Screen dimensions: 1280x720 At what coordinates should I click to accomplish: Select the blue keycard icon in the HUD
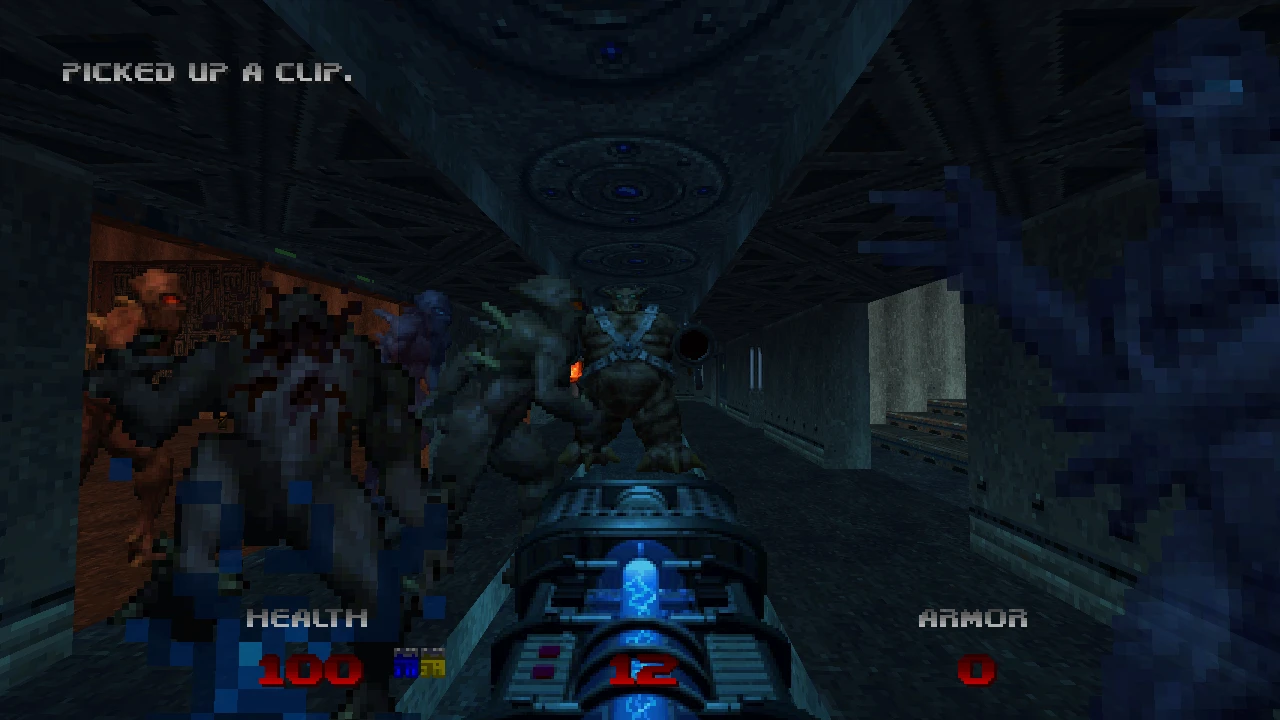tap(406, 663)
